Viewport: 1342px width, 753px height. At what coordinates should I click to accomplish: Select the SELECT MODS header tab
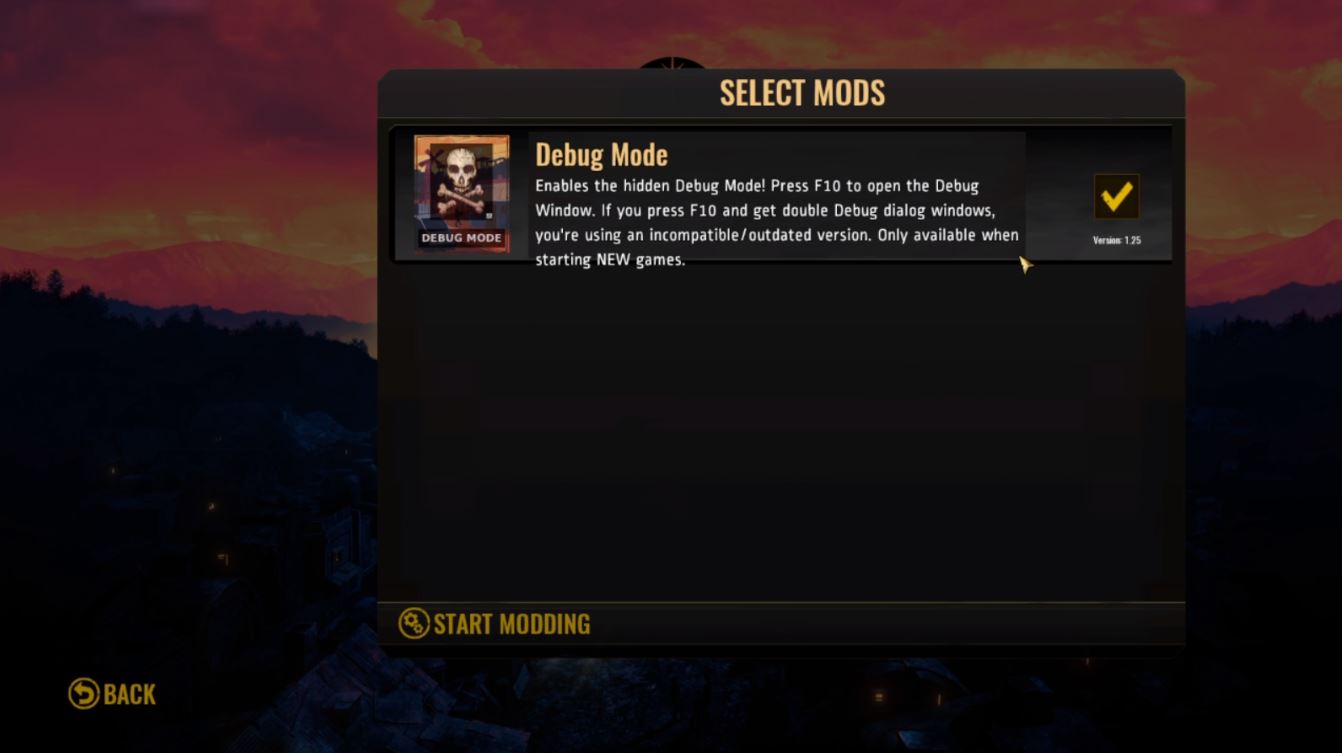pyautogui.click(x=802, y=92)
